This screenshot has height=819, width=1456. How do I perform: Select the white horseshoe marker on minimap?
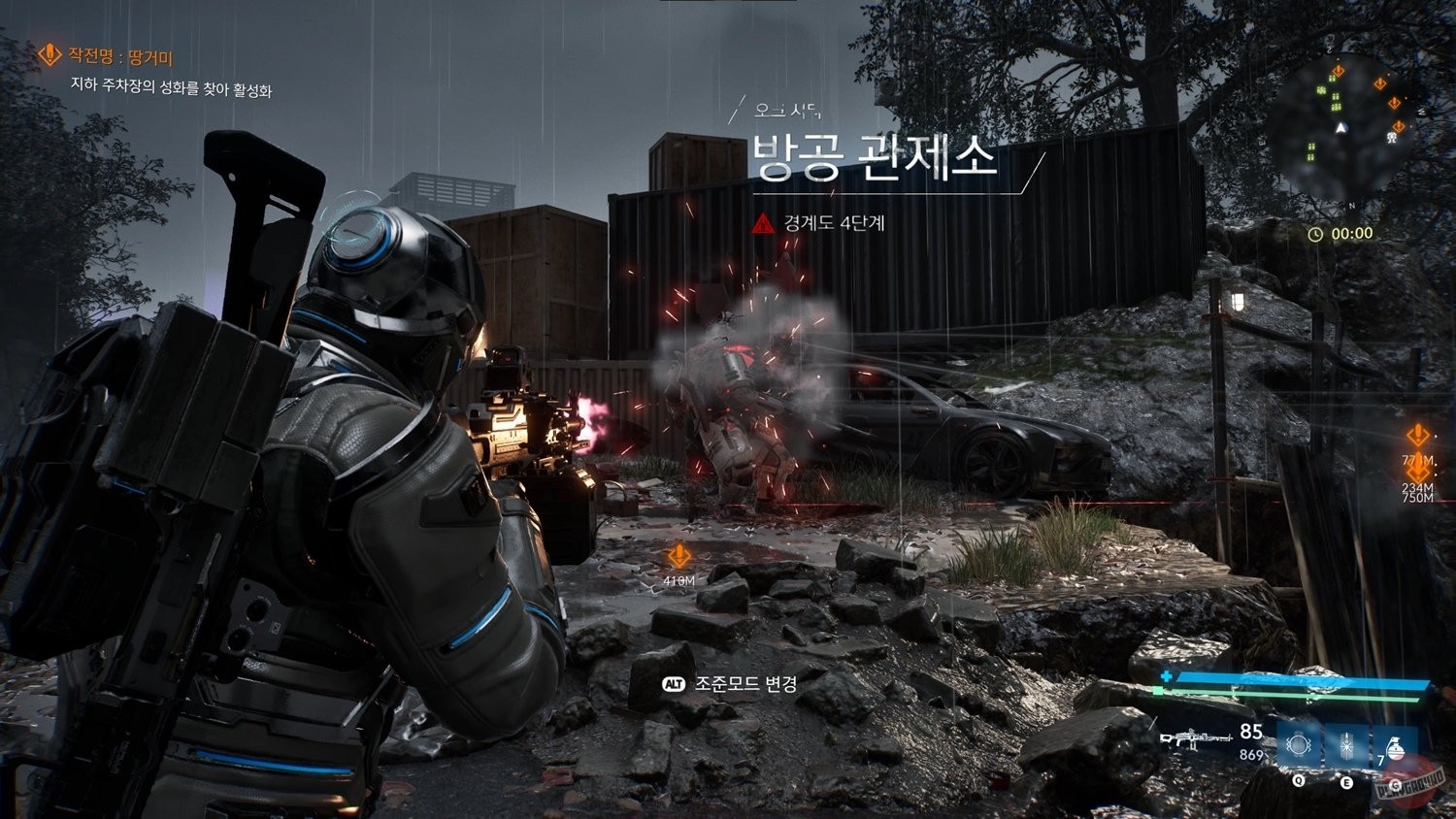[1391, 138]
